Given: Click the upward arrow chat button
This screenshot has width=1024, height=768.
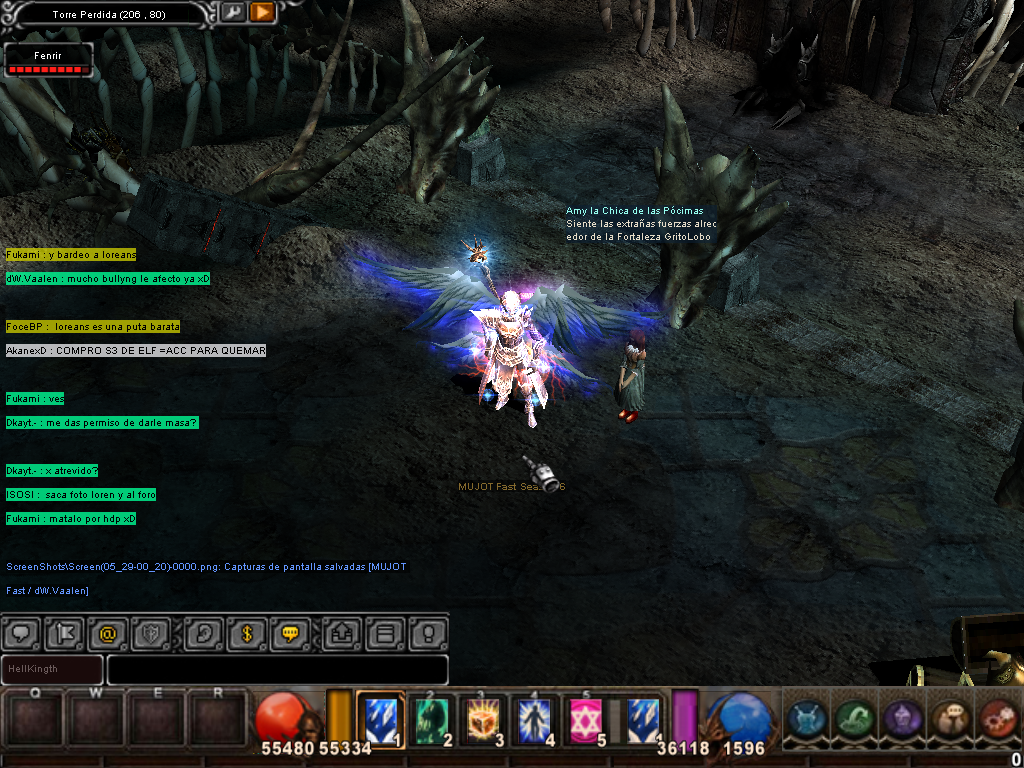Looking at the screenshot, I should (341, 633).
